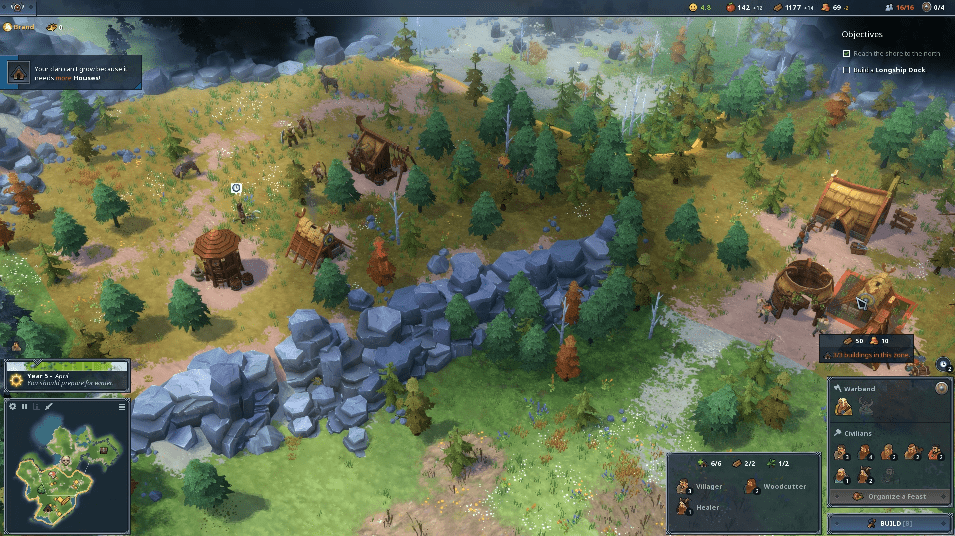Toggle the sword icon above the minimap
Screen dimensions: 955x536
tap(49, 407)
